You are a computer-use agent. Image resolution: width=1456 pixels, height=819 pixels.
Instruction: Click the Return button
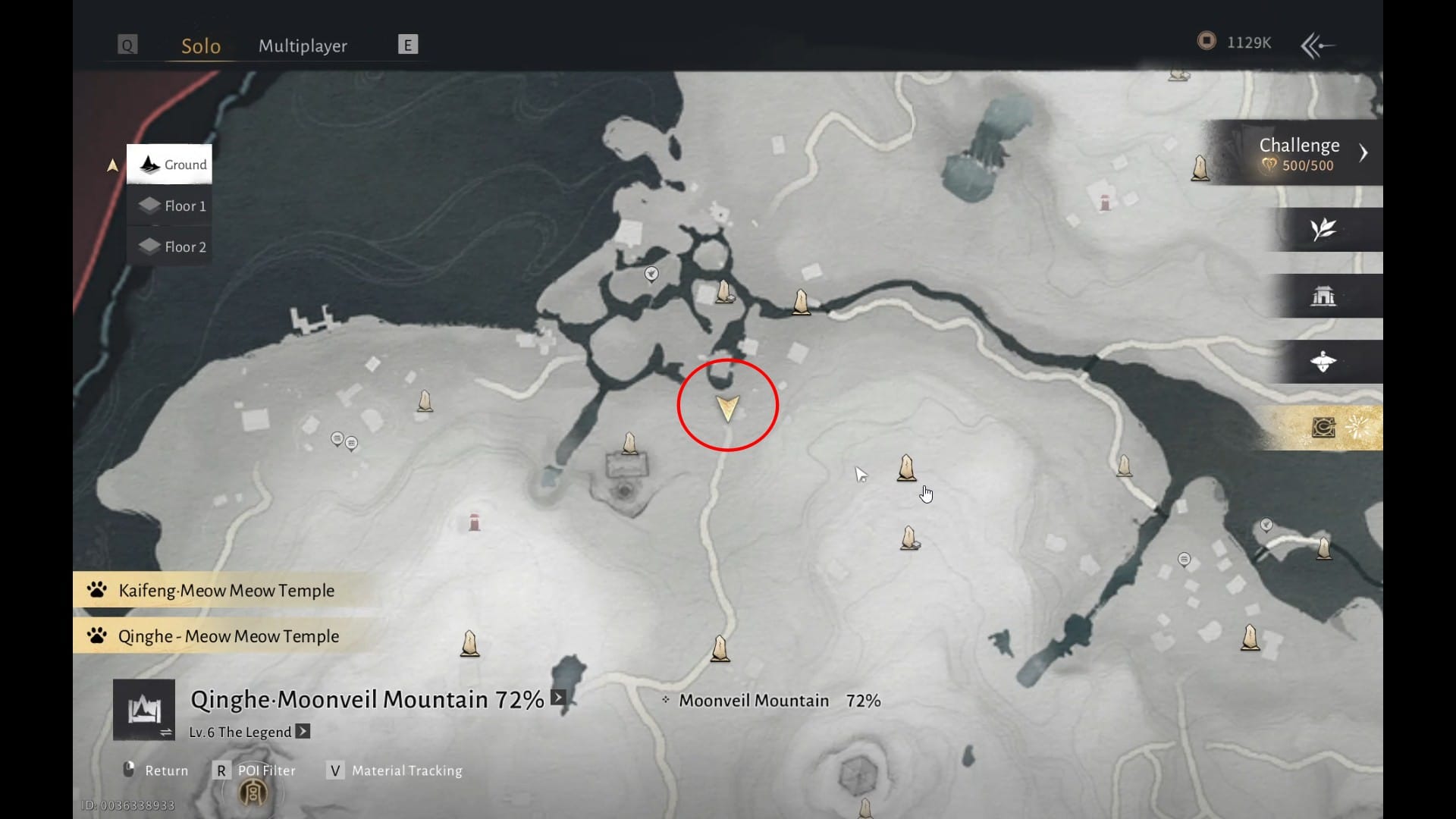[156, 770]
